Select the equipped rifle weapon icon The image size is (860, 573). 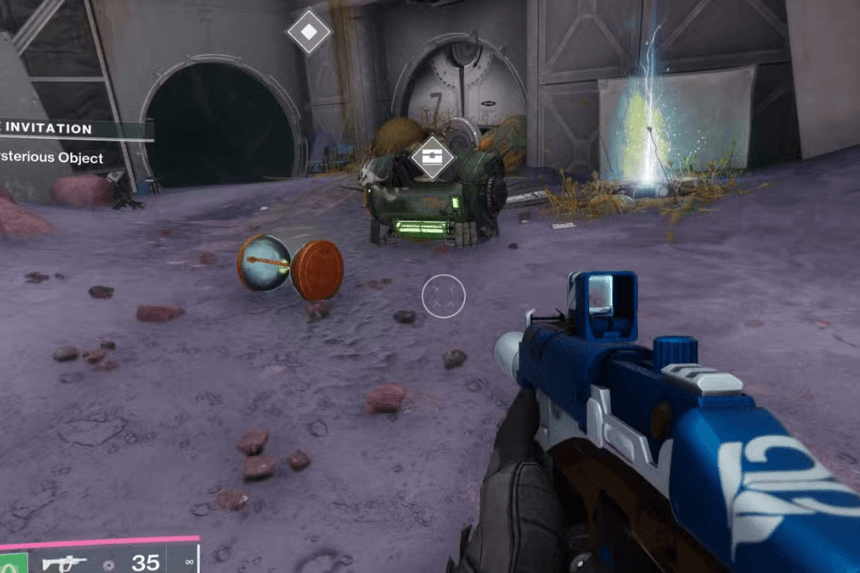66,562
